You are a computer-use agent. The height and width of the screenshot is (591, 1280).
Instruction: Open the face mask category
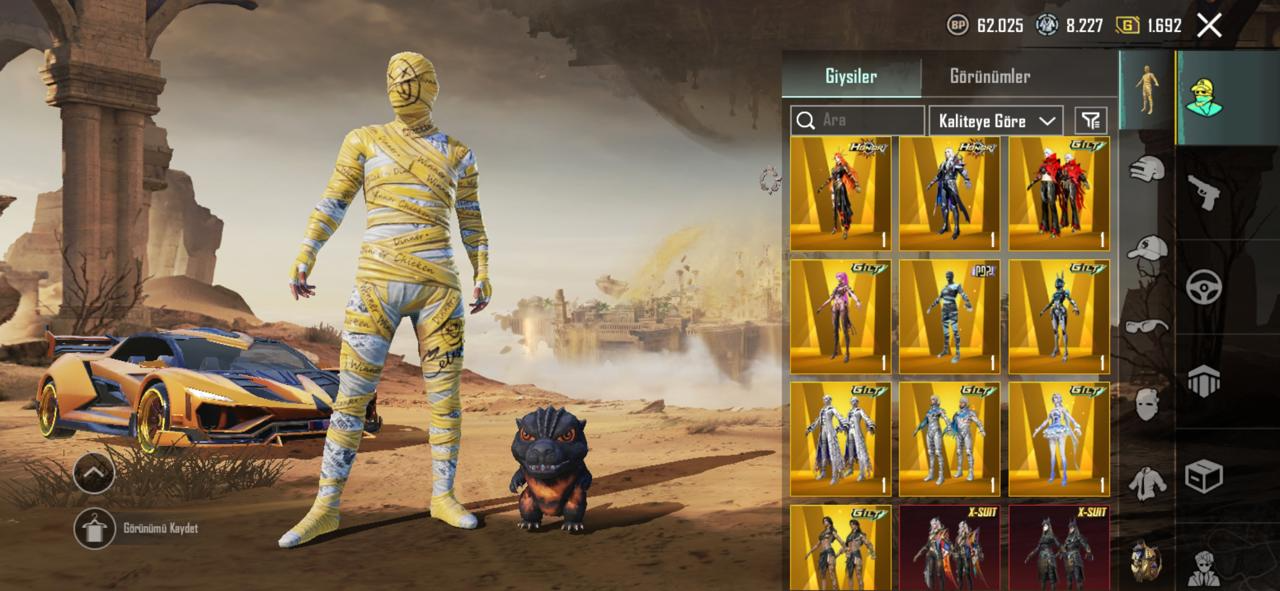pos(1147,404)
